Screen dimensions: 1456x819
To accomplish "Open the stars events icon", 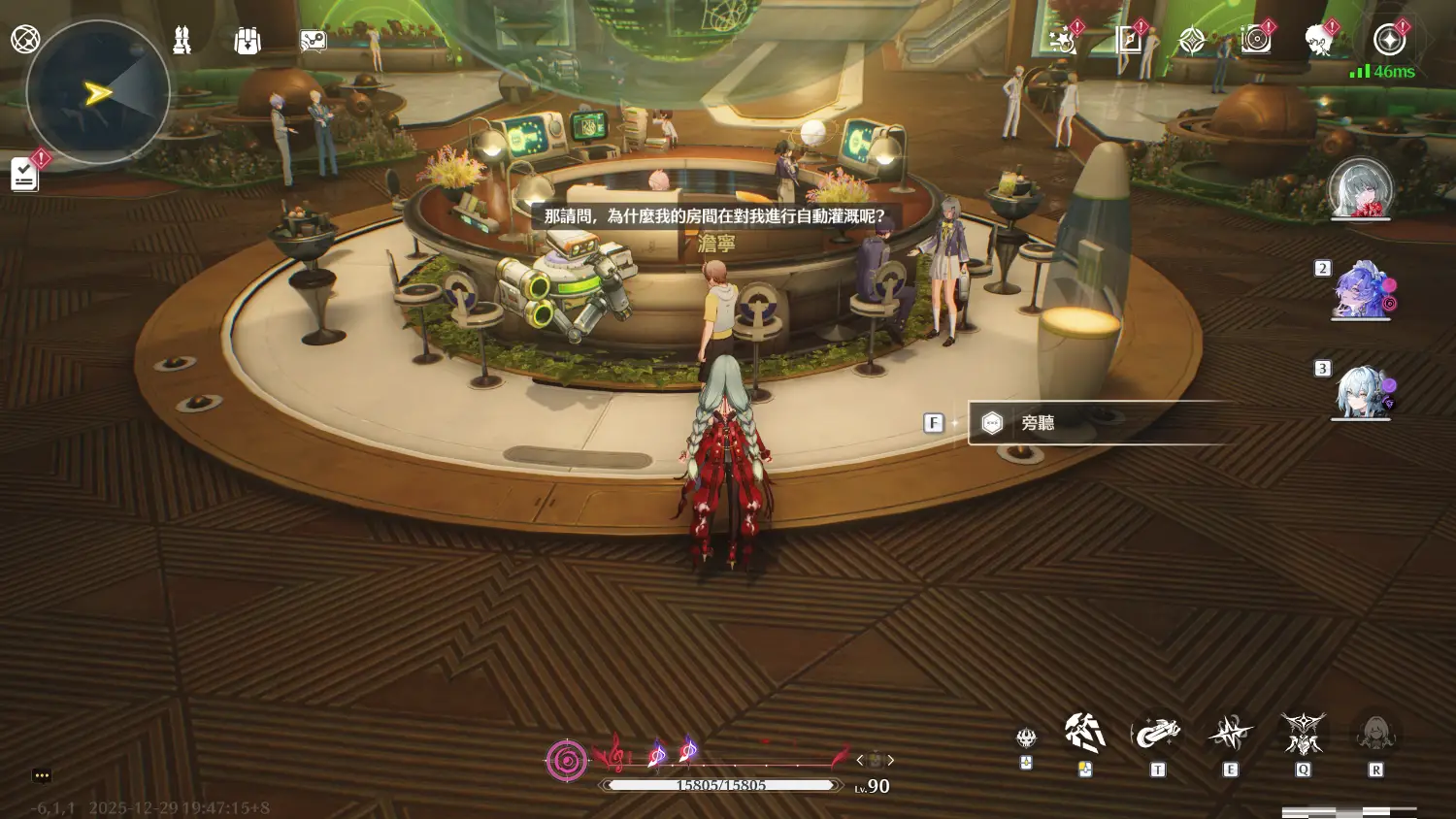I will tap(1063, 40).
